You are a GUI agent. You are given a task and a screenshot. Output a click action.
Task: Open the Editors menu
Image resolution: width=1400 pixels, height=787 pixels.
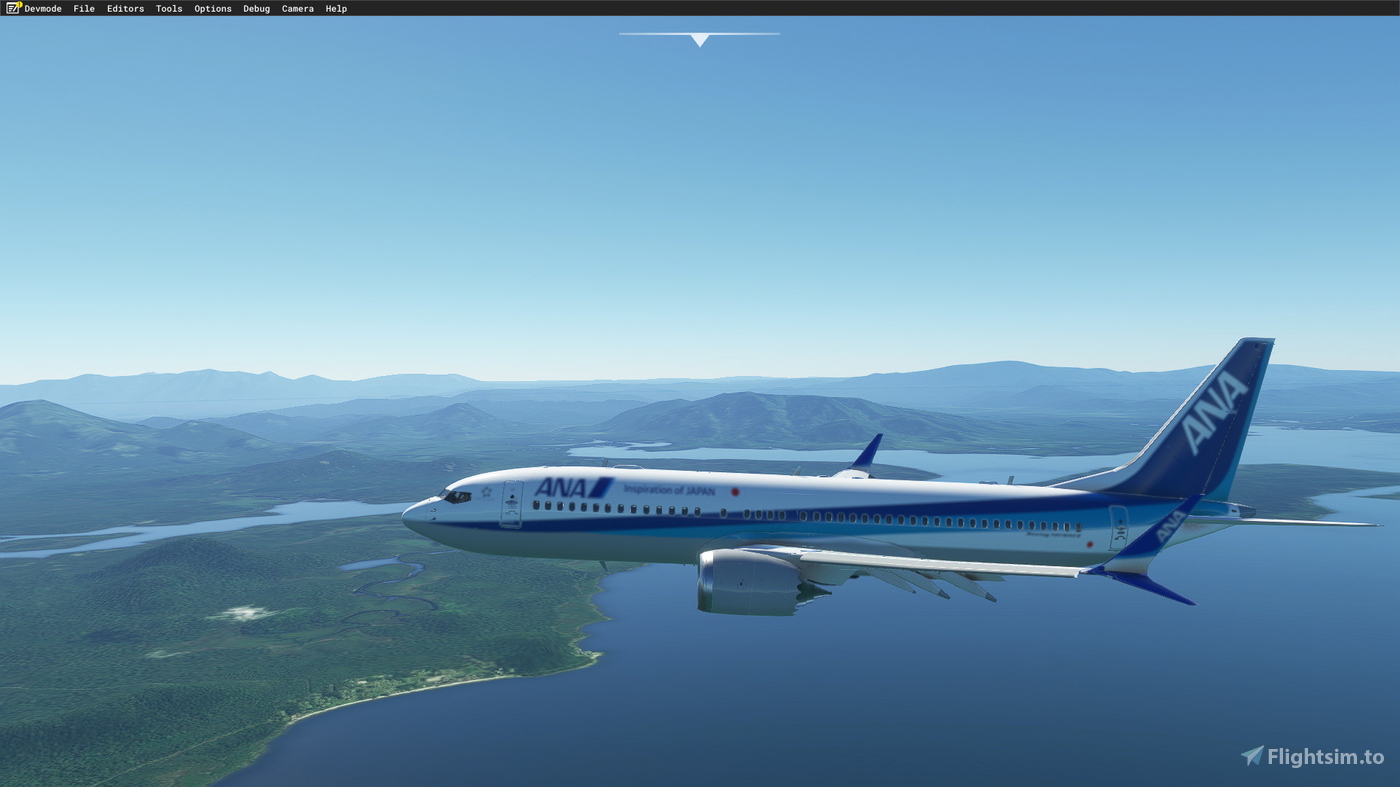[125, 8]
